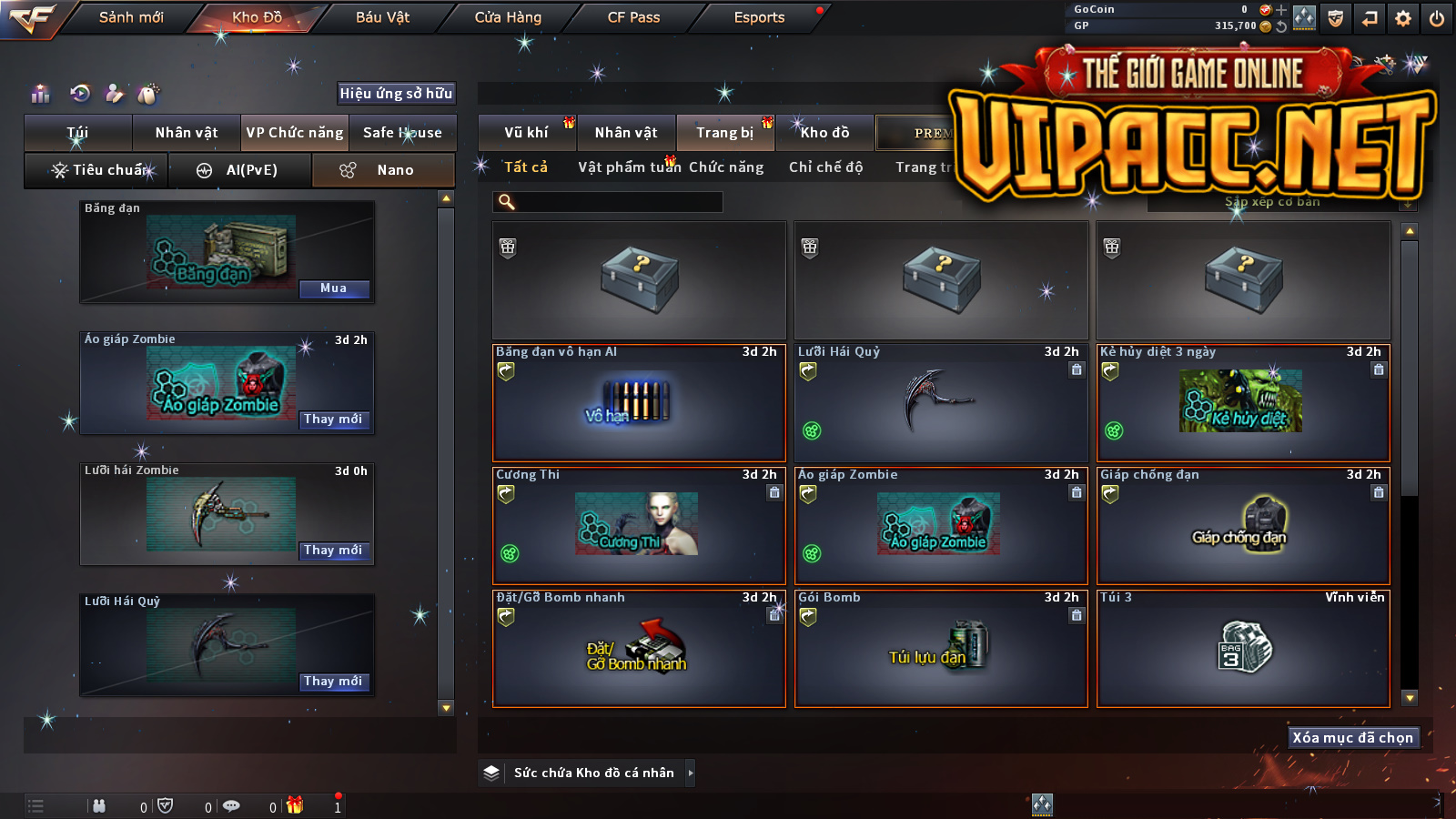The image size is (1456, 819).
Task: Open the Sảnh mới lobby tab
Action: pyautogui.click(x=131, y=17)
